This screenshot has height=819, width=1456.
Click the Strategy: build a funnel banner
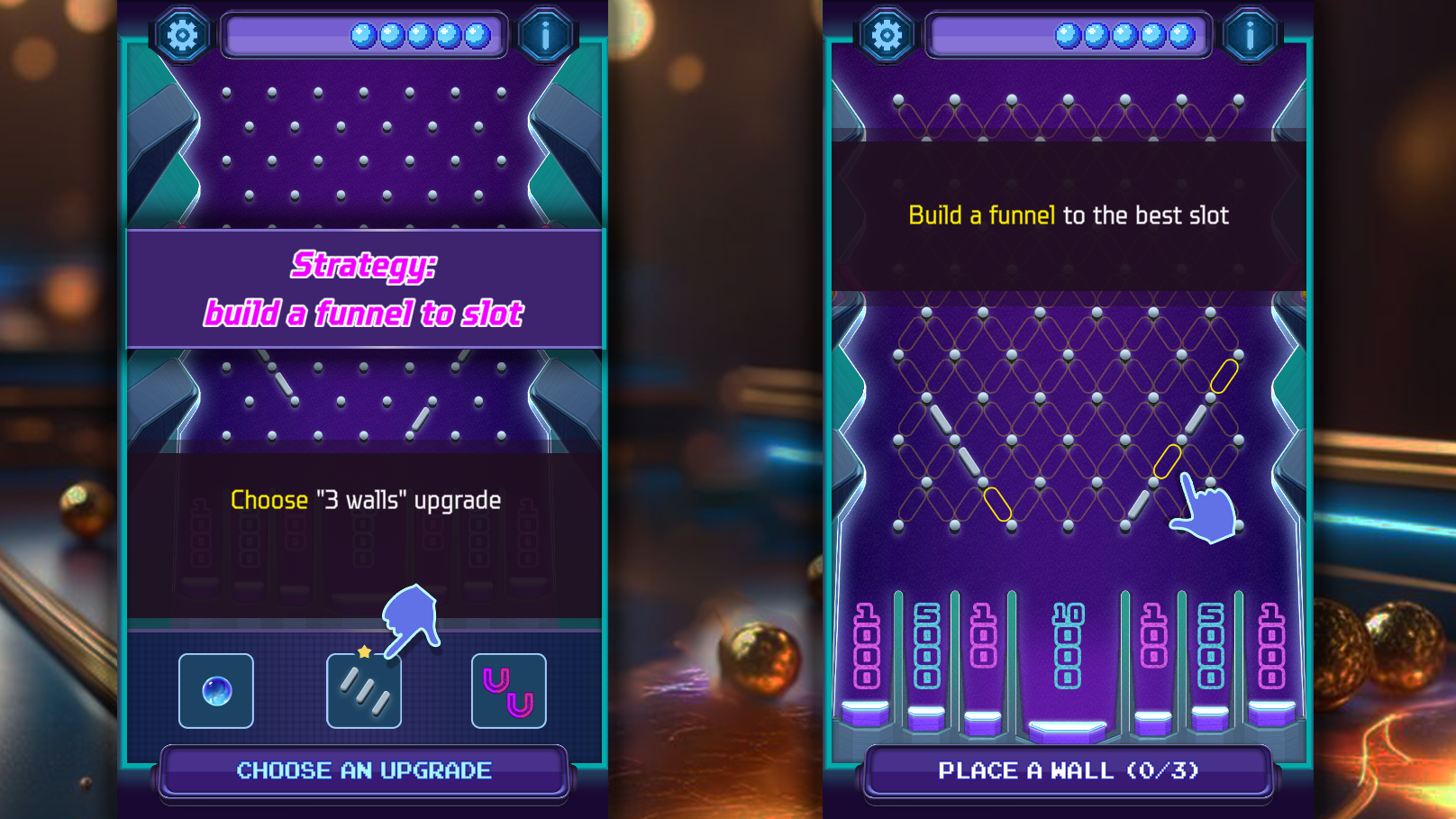click(363, 288)
